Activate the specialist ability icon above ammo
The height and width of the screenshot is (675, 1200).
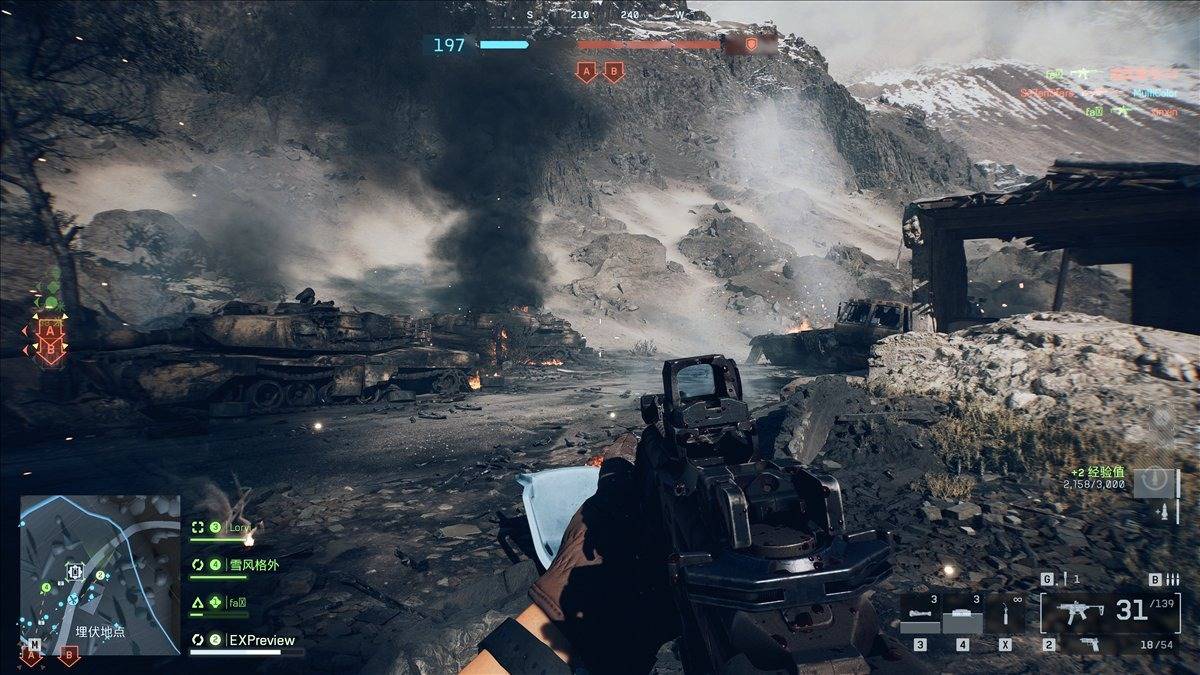[1156, 480]
